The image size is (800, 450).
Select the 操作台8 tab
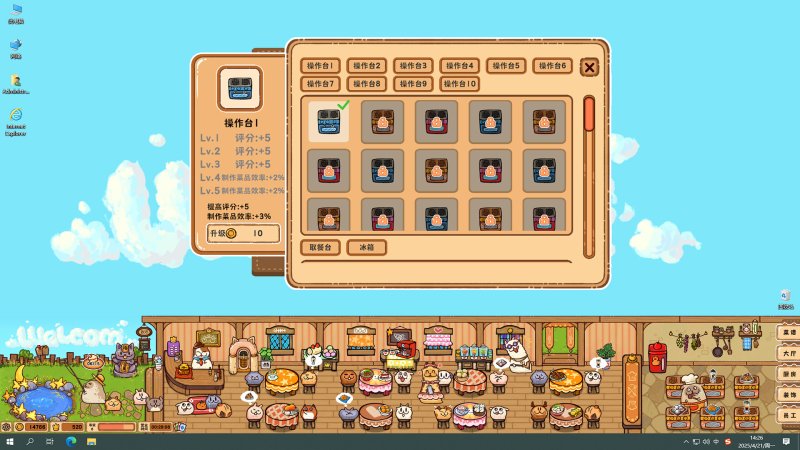point(367,84)
